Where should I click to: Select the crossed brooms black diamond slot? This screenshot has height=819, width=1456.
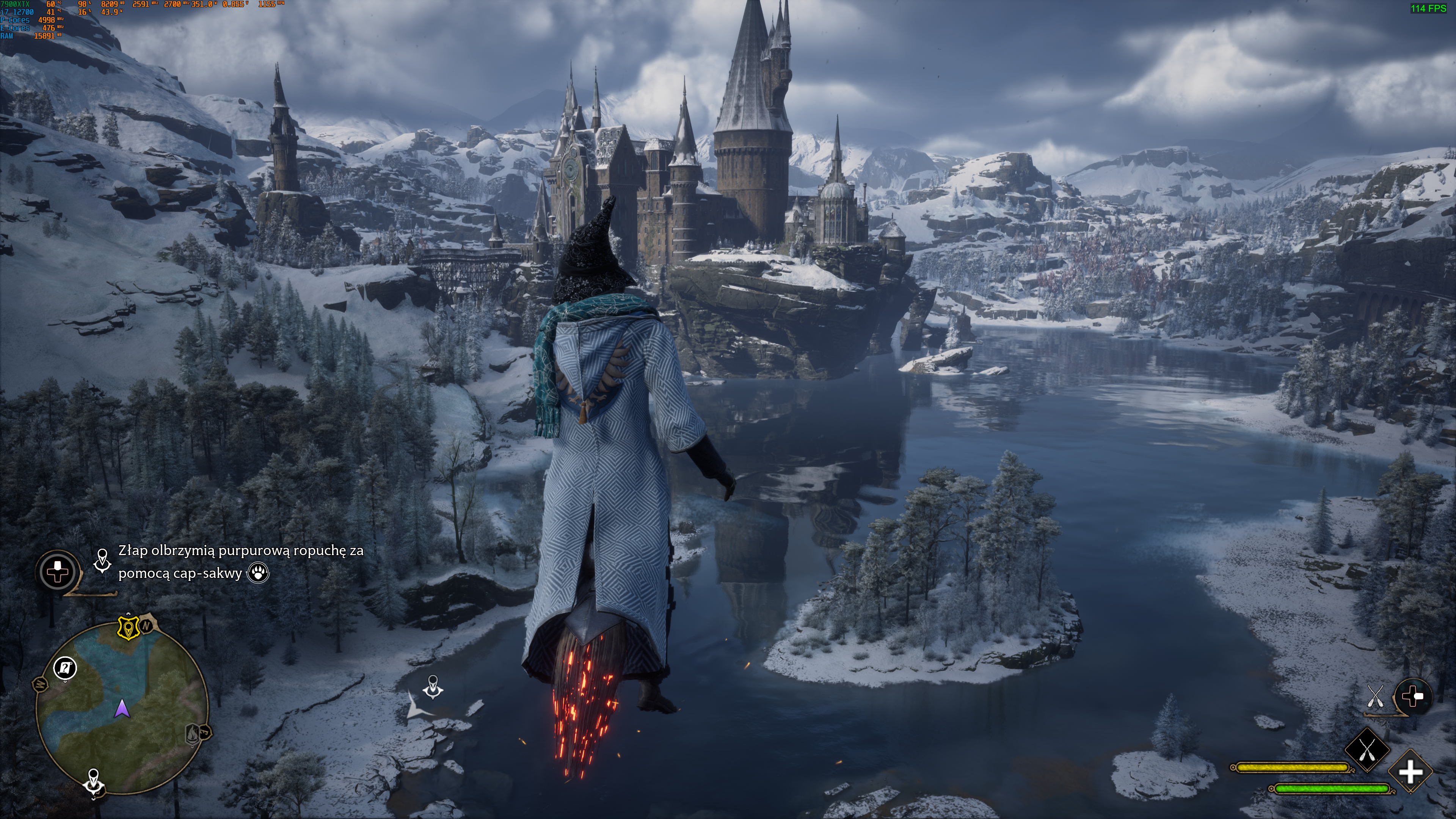1367,751
